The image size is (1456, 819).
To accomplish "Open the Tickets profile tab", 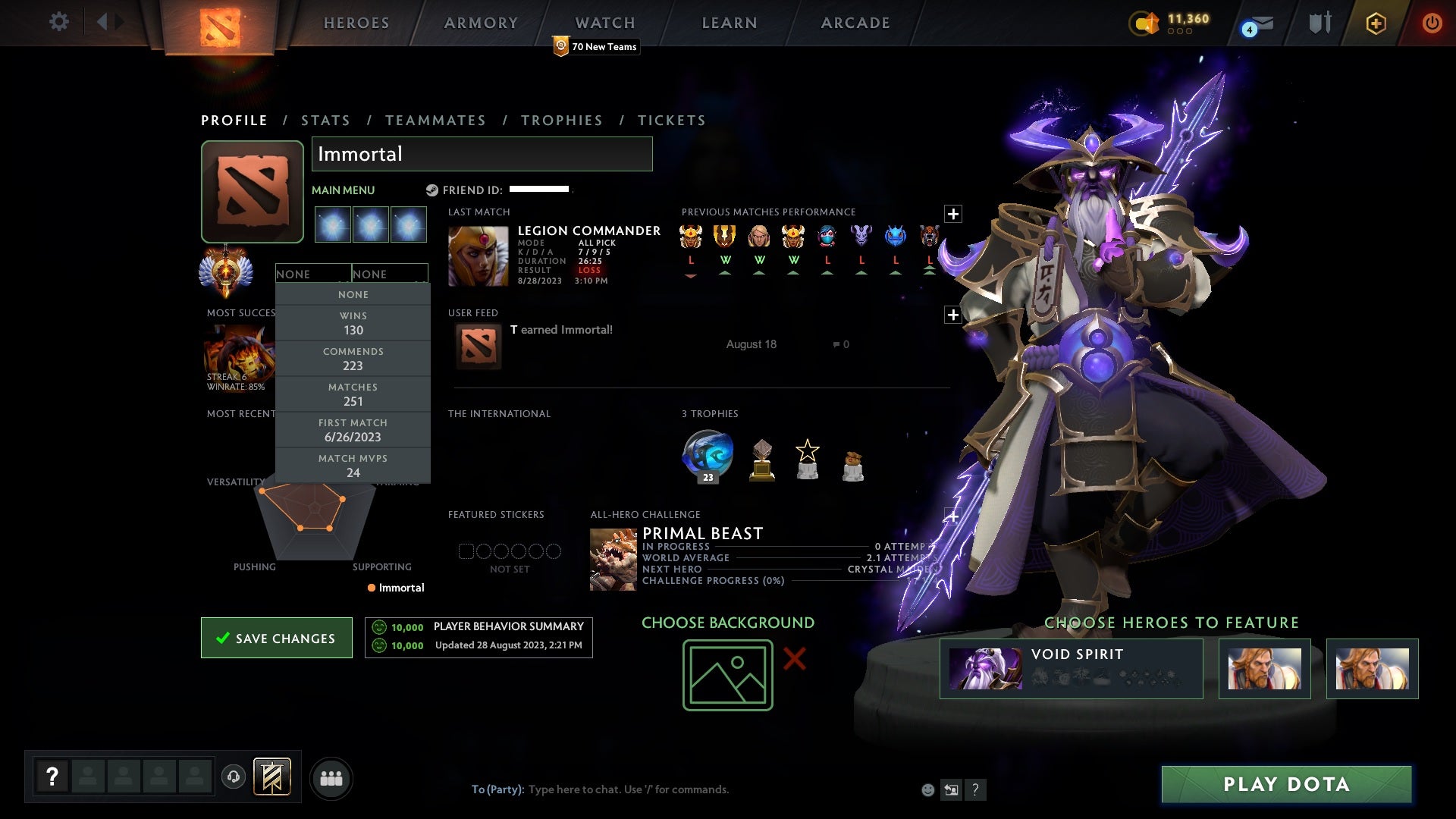I will click(x=671, y=121).
